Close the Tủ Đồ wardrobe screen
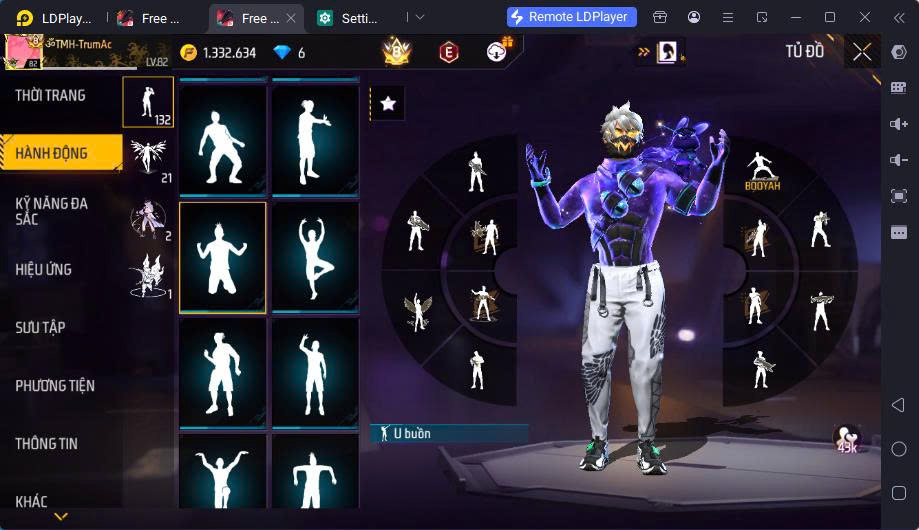 coord(862,52)
